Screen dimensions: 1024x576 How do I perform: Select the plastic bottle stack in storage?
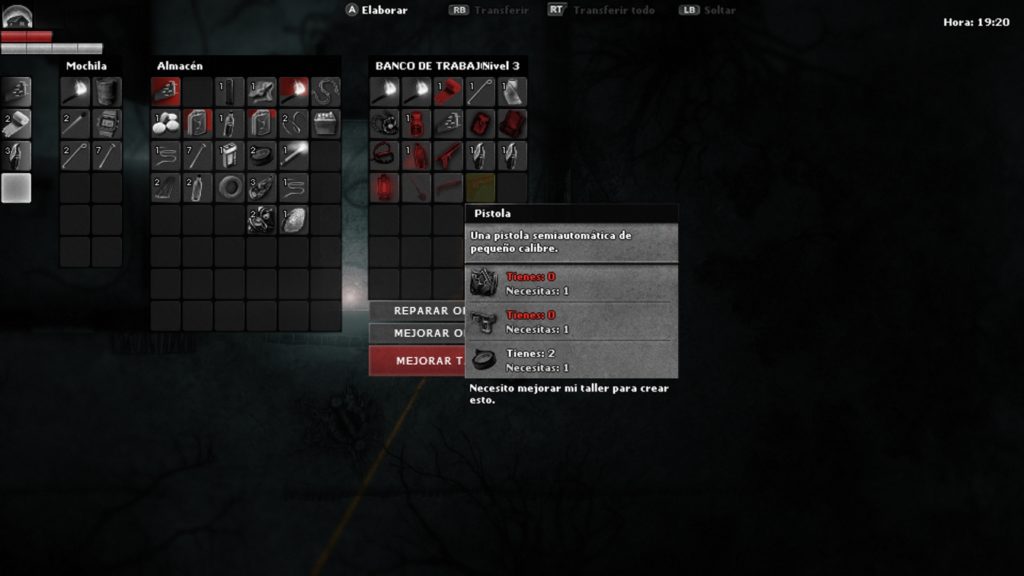[x=197, y=188]
